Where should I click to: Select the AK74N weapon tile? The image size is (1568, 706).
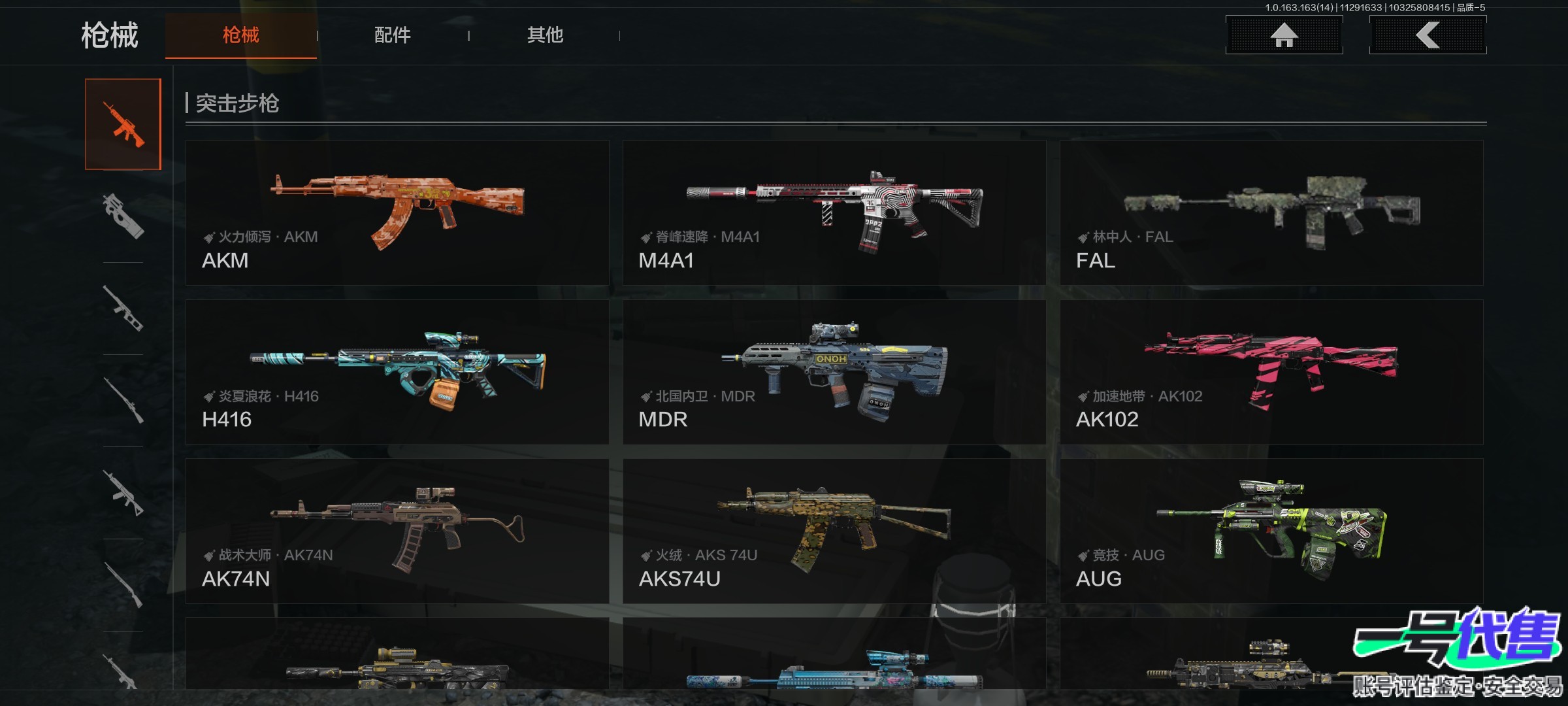(x=397, y=531)
